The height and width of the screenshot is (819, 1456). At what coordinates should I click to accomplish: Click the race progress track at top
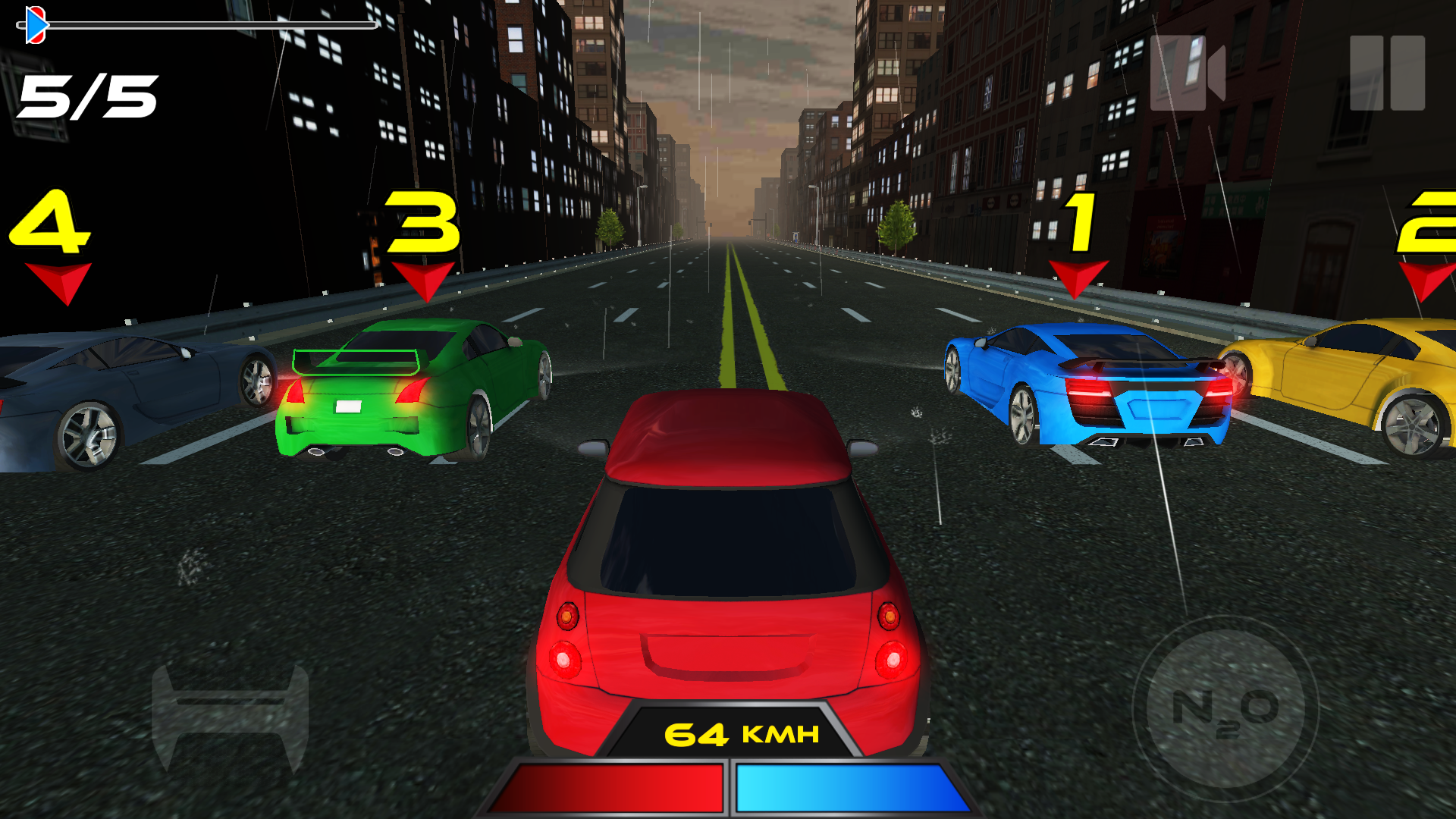[212, 25]
